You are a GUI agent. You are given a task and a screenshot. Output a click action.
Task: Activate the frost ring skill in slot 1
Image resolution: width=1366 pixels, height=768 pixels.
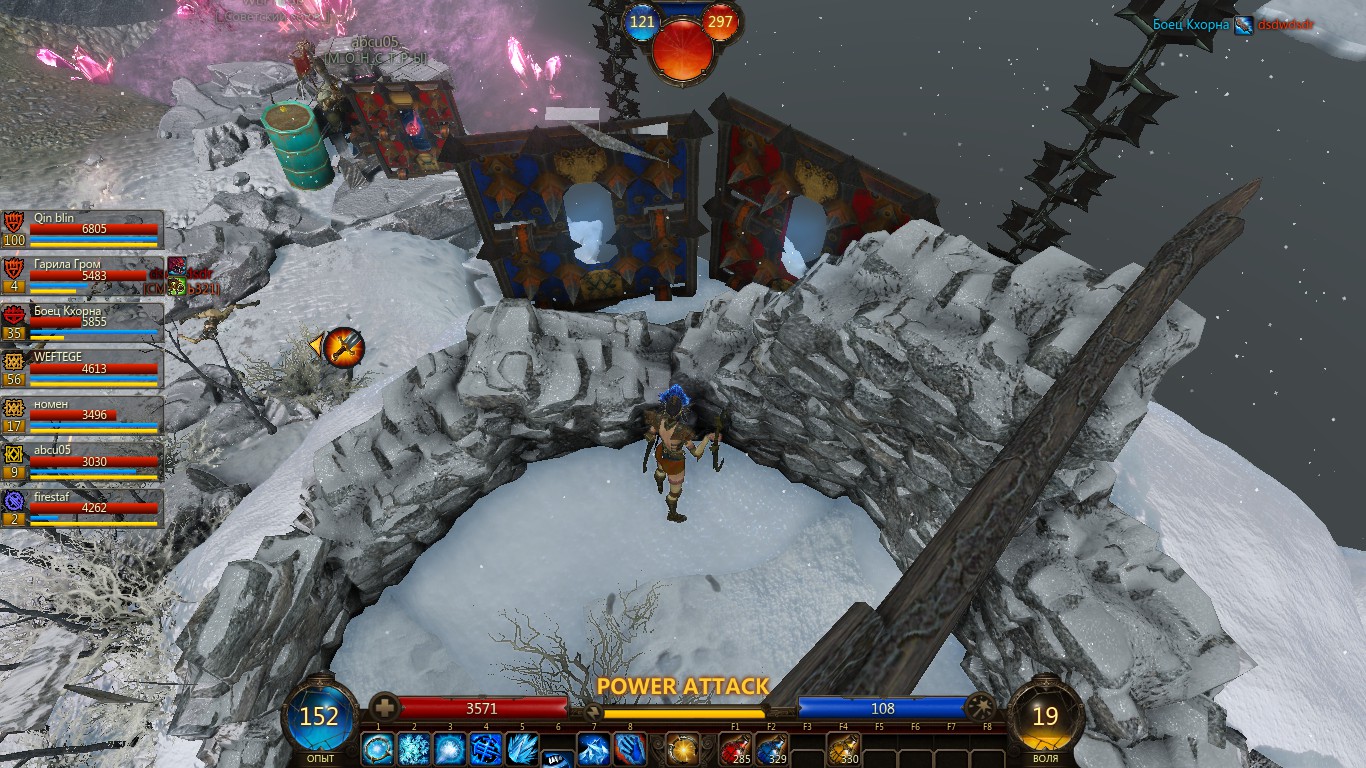tap(378, 748)
